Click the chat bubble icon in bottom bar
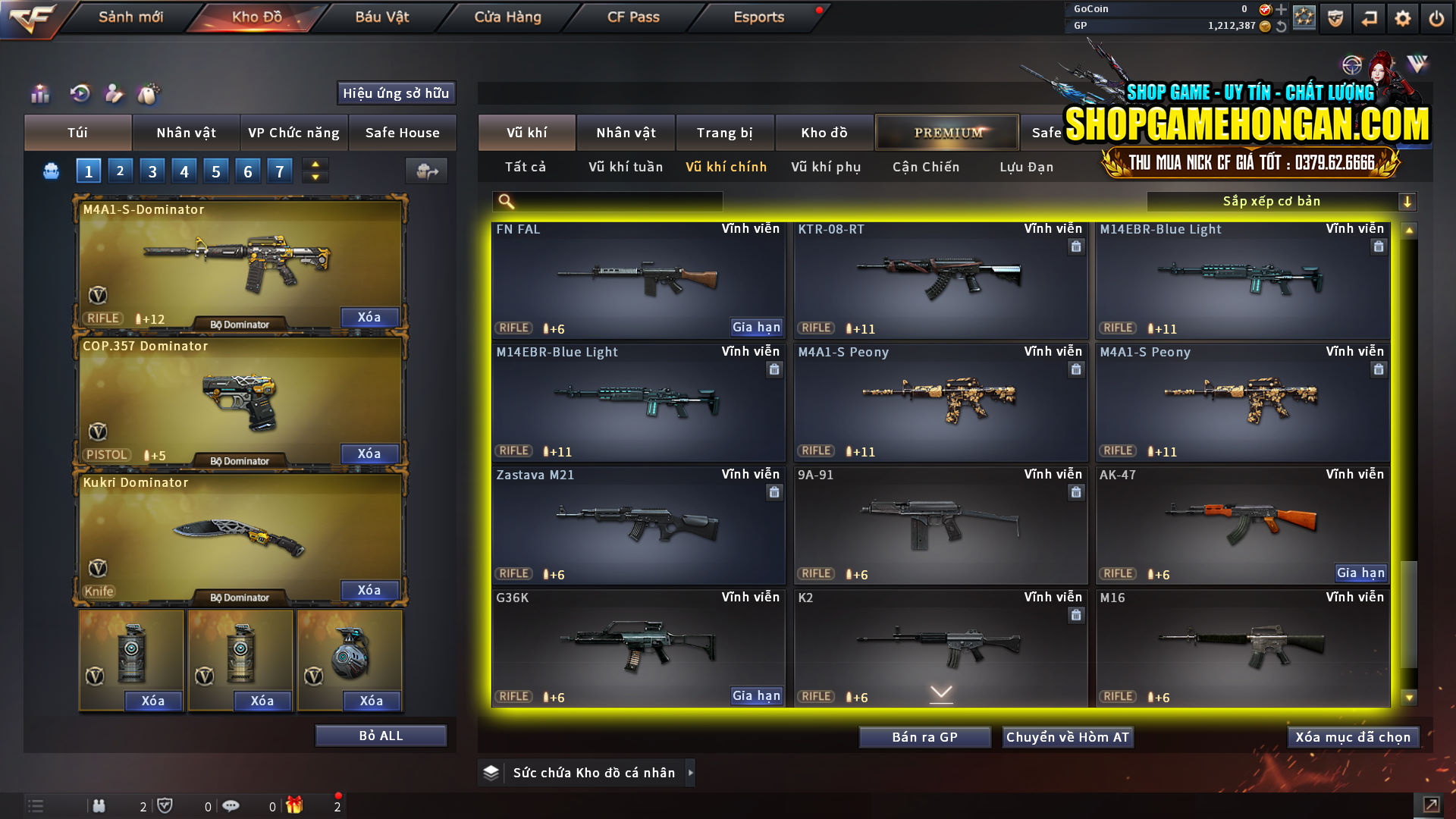This screenshot has width=1456, height=819. [231, 805]
